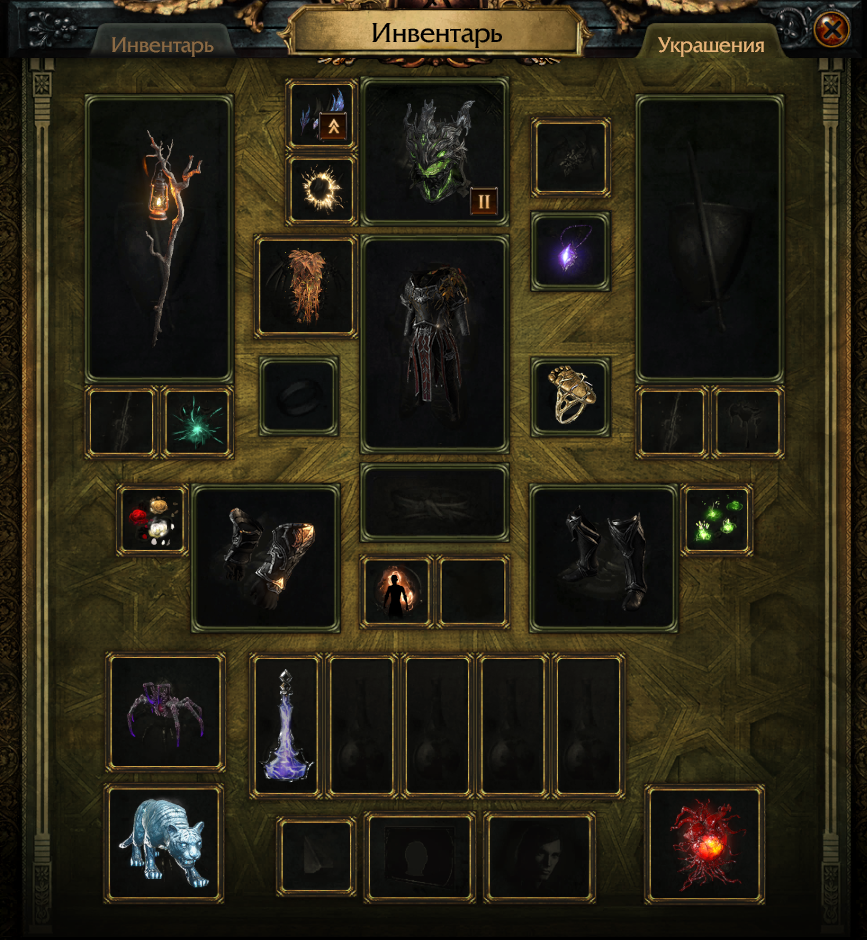Select the ice tiger pet slot
Viewport: 867px width, 940px height.
(x=164, y=842)
